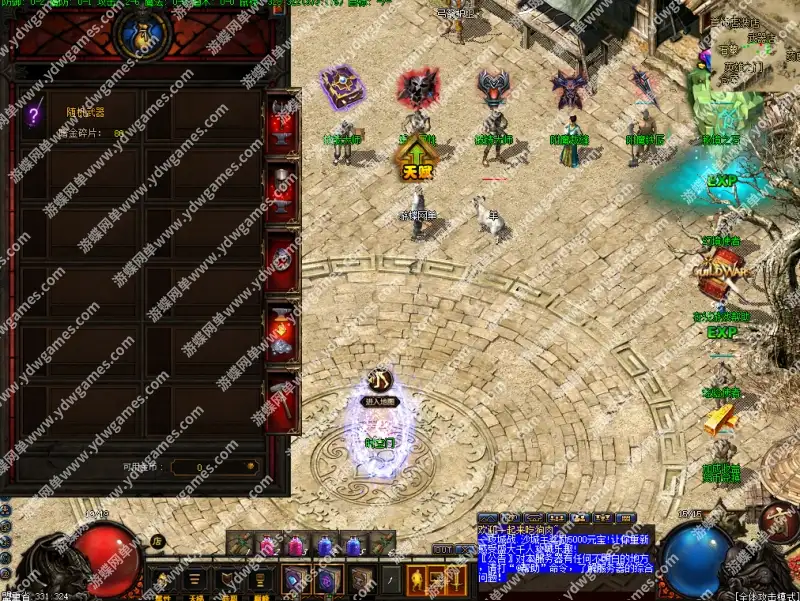
Task: Open the anvil forging tab
Action: click(282, 127)
